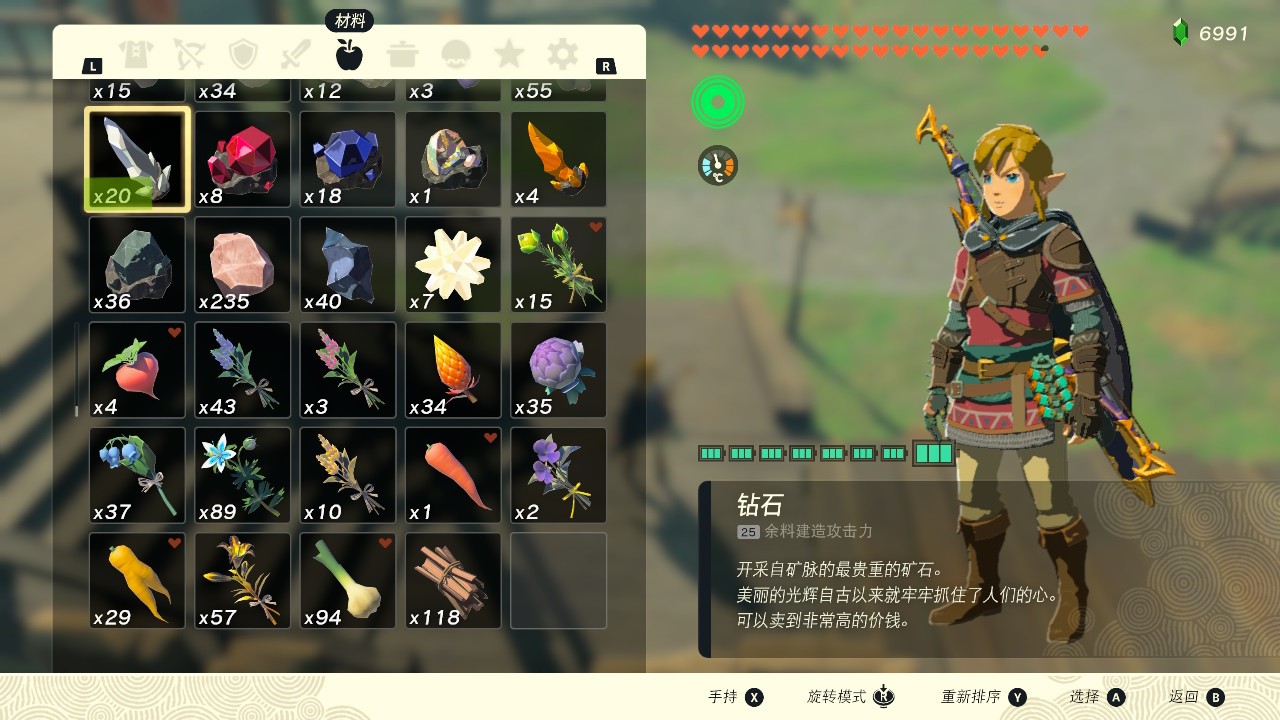The height and width of the screenshot is (720, 1280).
Task: Select the flint rock slot x36
Action: coord(137,265)
